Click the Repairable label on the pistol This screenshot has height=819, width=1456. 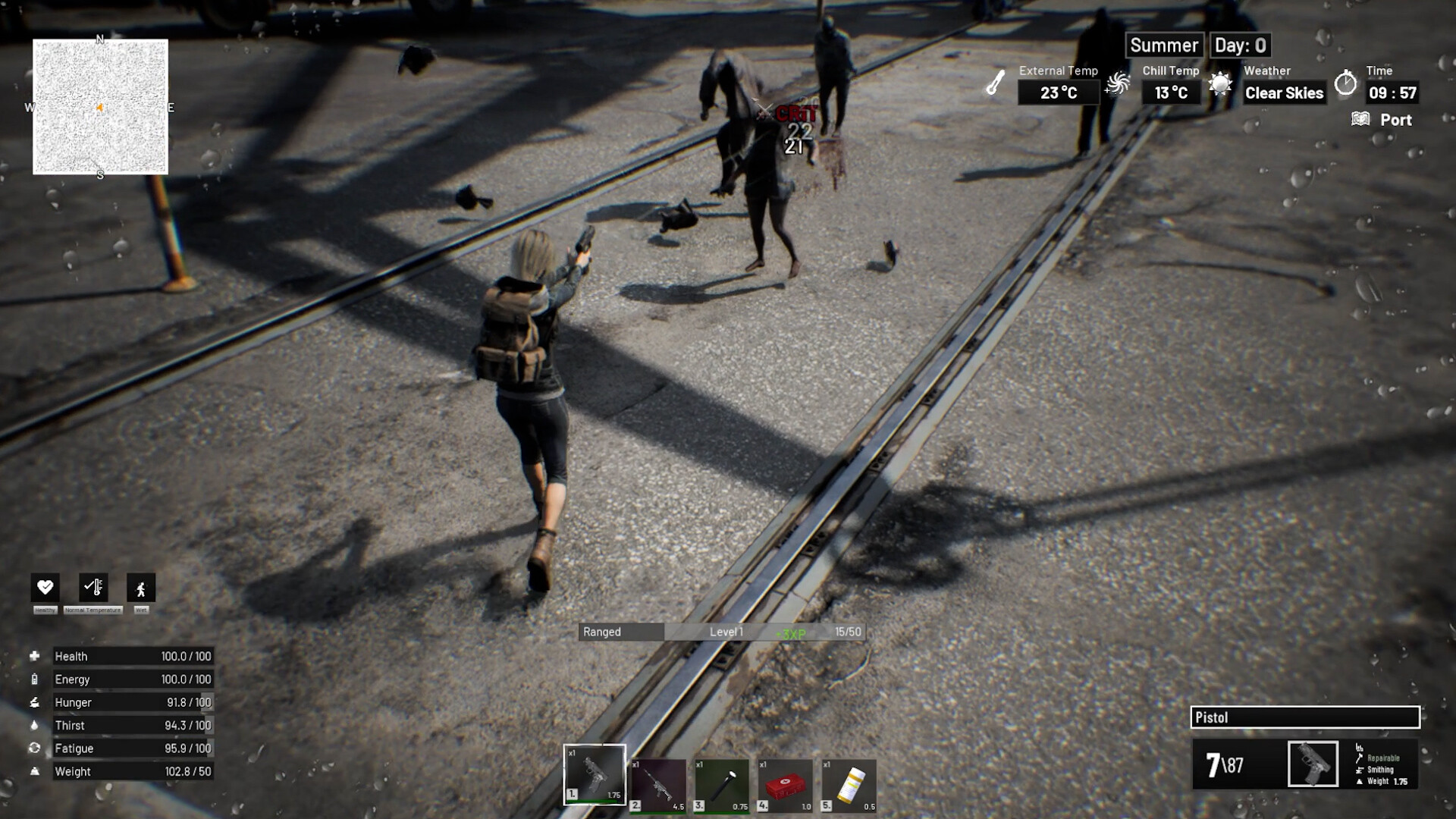coord(1384,758)
